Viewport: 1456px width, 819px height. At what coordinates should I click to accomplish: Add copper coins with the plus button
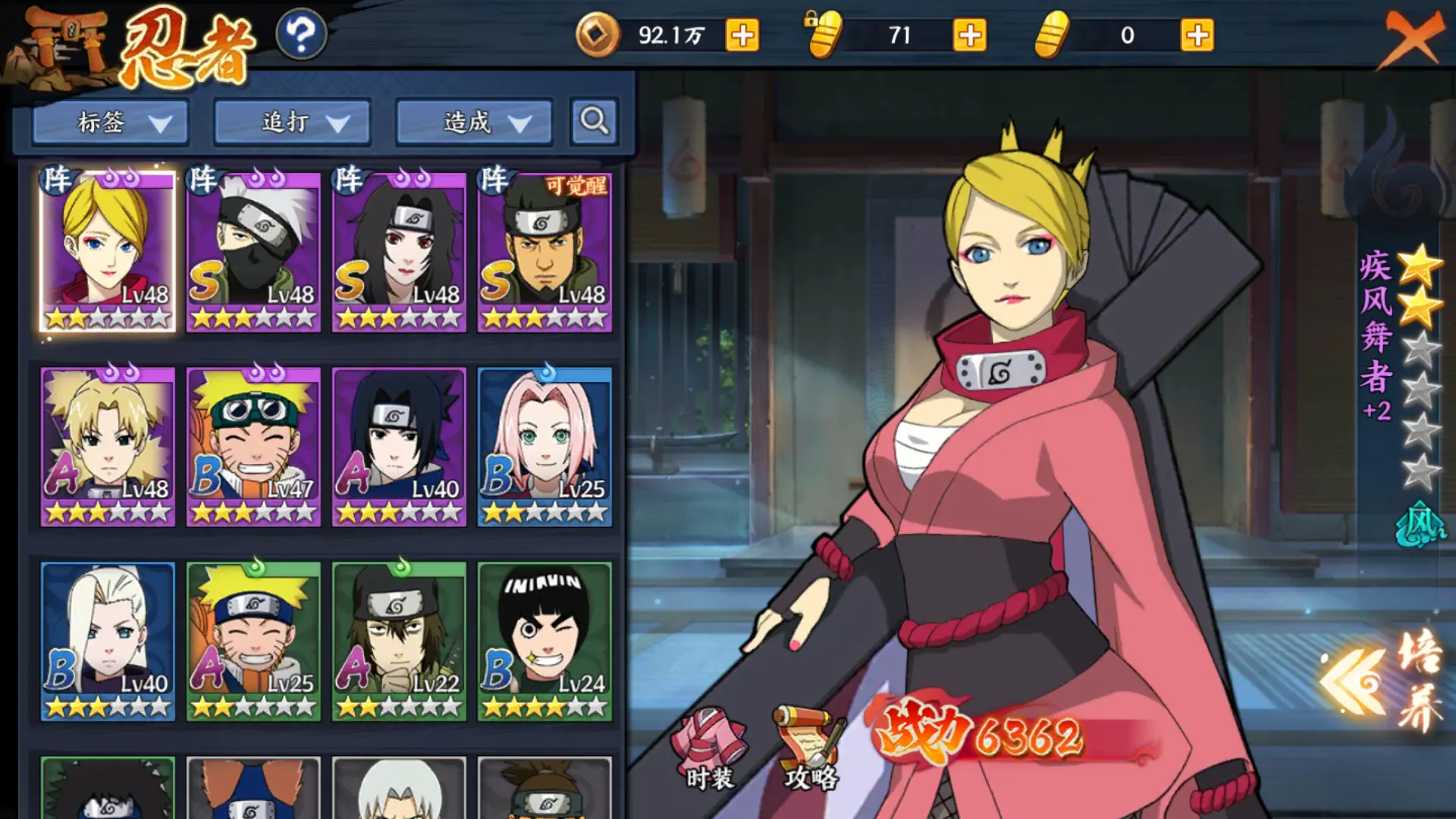tap(742, 36)
